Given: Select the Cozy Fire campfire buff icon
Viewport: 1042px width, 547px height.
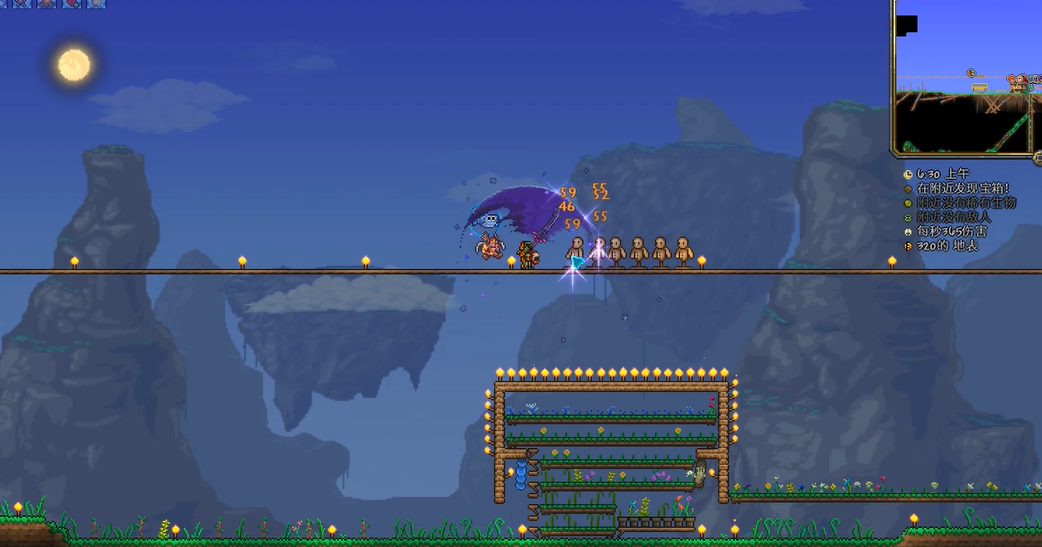Looking at the screenshot, I should coord(46,3).
